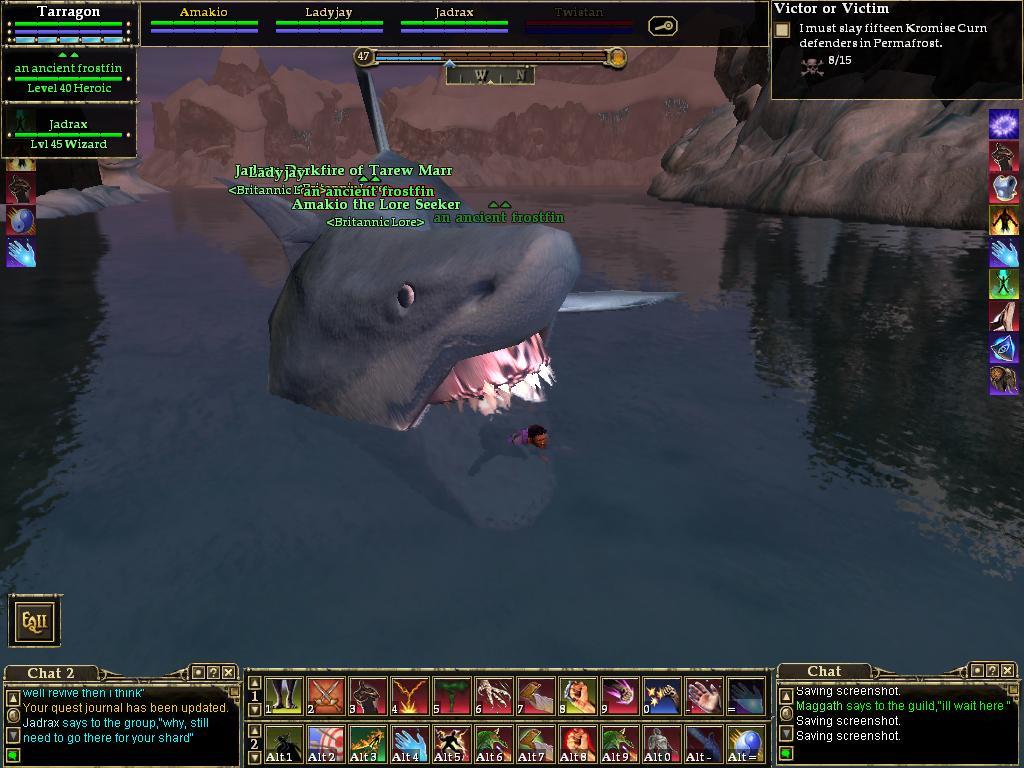Image resolution: width=1024 pixels, height=768 pixels.
Task: Click the key icon beside group bar
Action: click(x=662, y=26)
